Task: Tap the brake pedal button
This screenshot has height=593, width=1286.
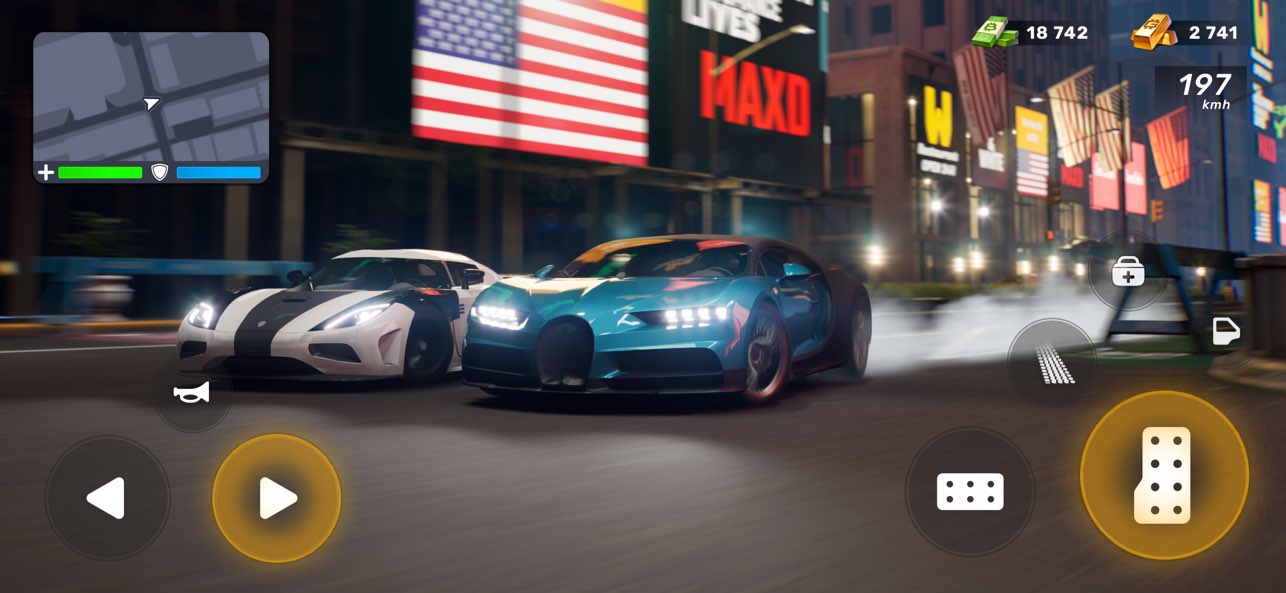Action: (x=969, y=491)
